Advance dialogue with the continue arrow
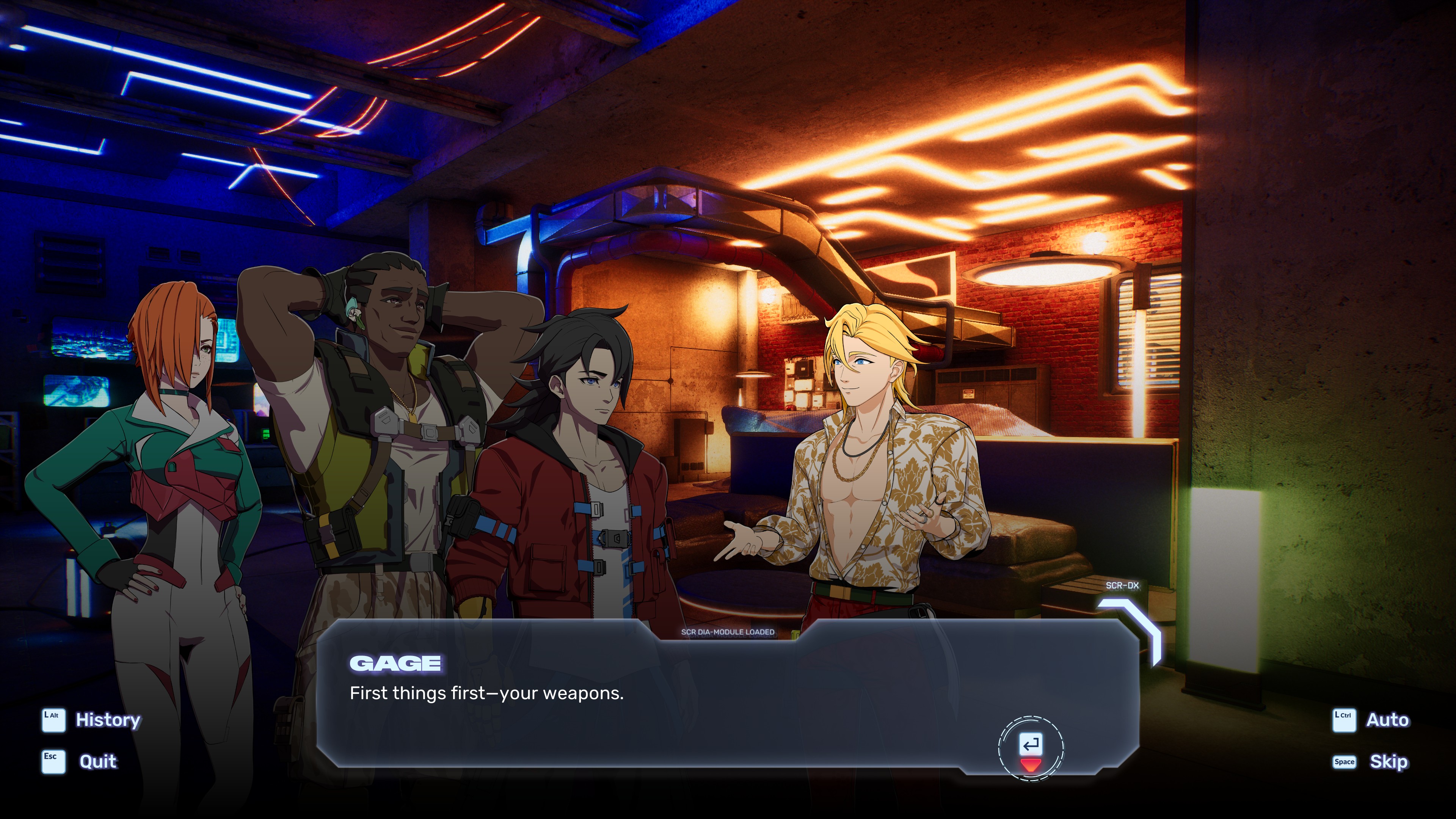 (1031, 749)
